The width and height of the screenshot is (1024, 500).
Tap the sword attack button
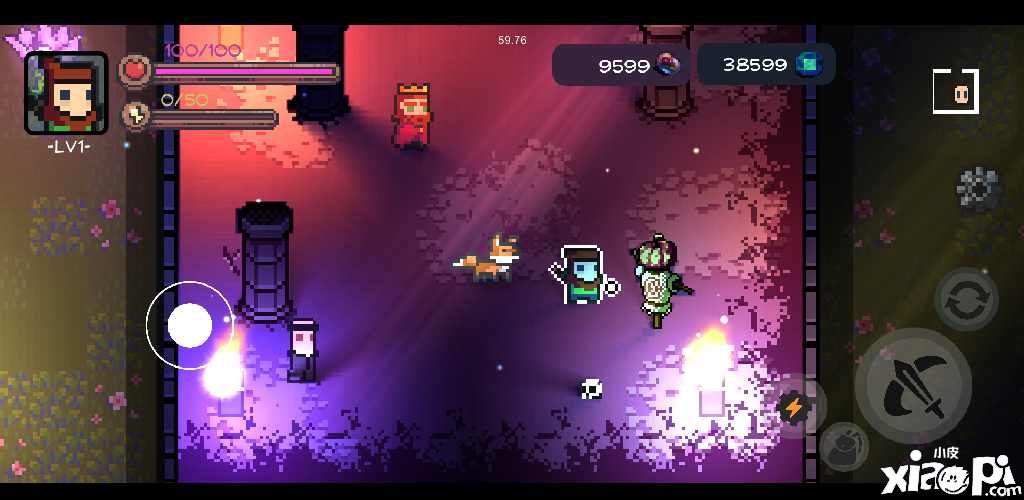point(919,387)
